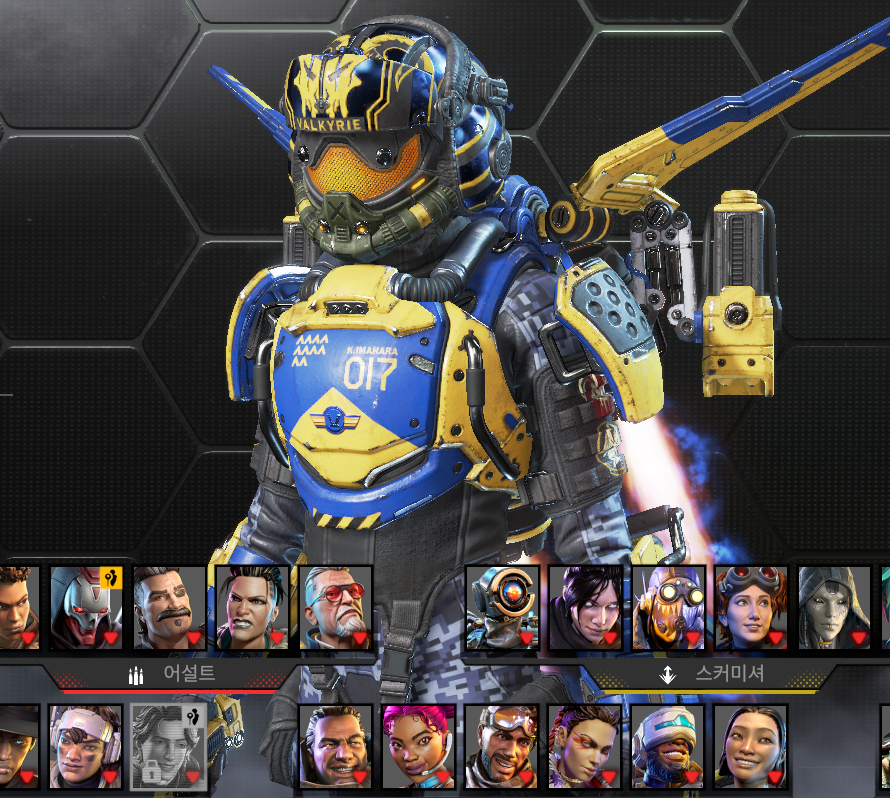Choose the Horizon legend portrait

pyautogui.click(x=751, y=608)
